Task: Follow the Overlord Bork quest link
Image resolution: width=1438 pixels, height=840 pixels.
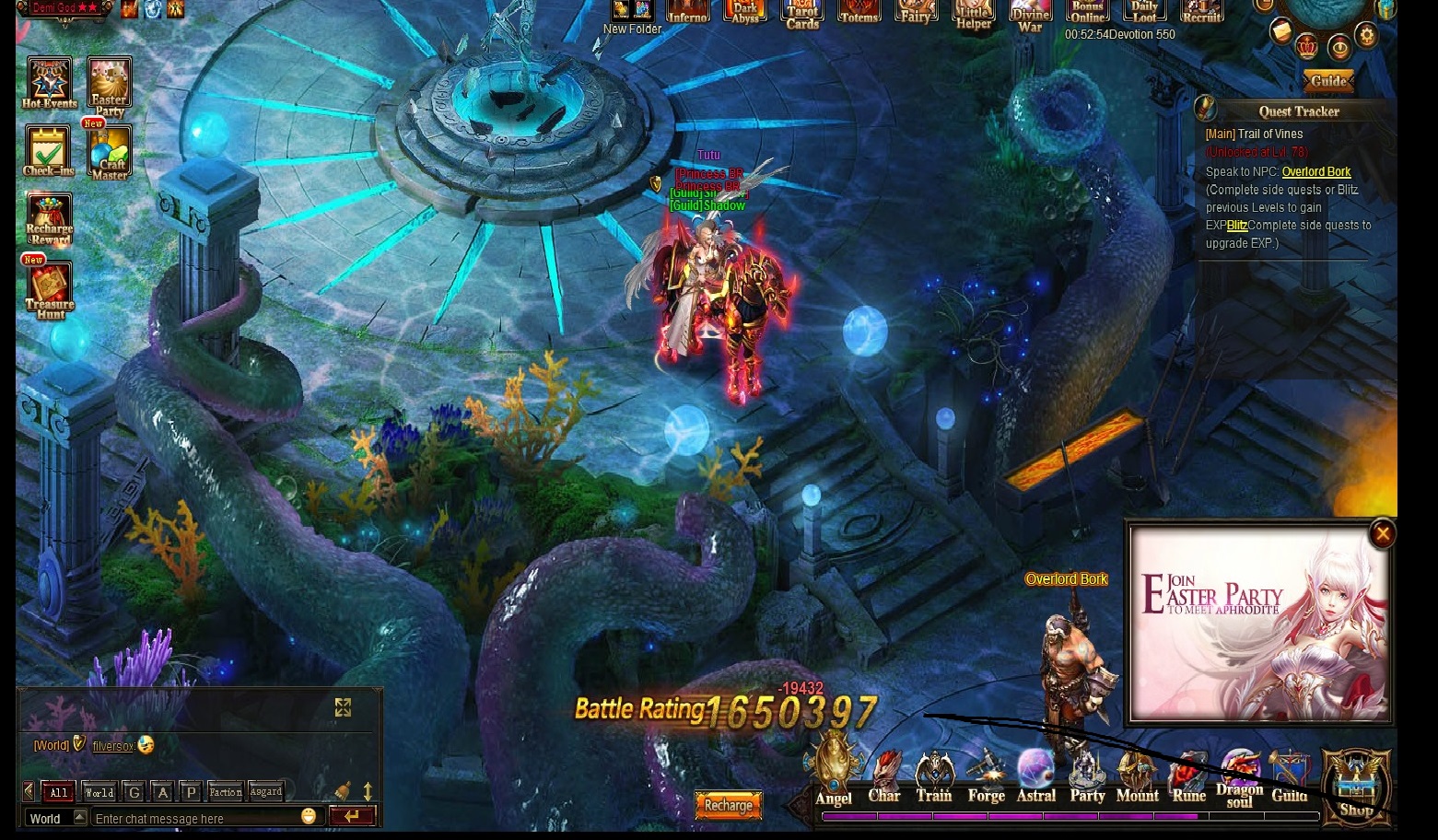Action: click(1315, 171)
